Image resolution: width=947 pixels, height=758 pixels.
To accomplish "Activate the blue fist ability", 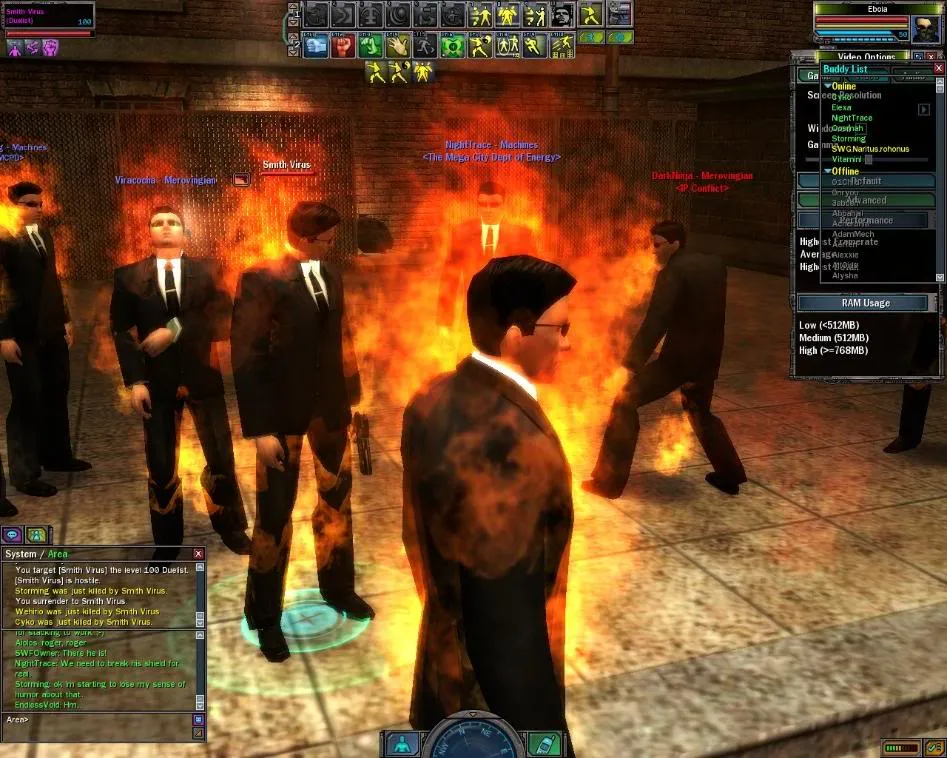I will (316, 45).
